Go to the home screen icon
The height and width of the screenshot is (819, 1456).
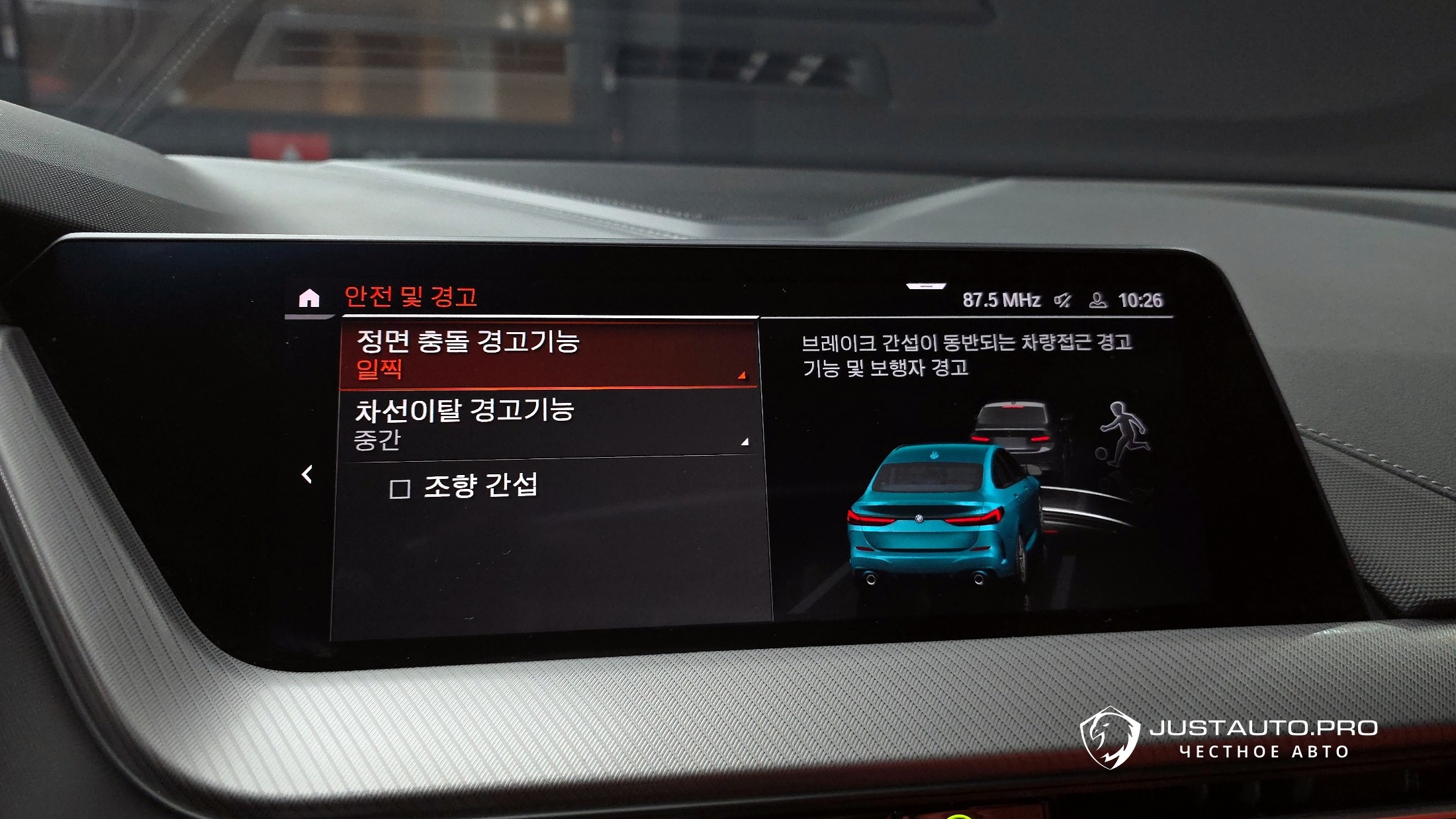(309, 299)
